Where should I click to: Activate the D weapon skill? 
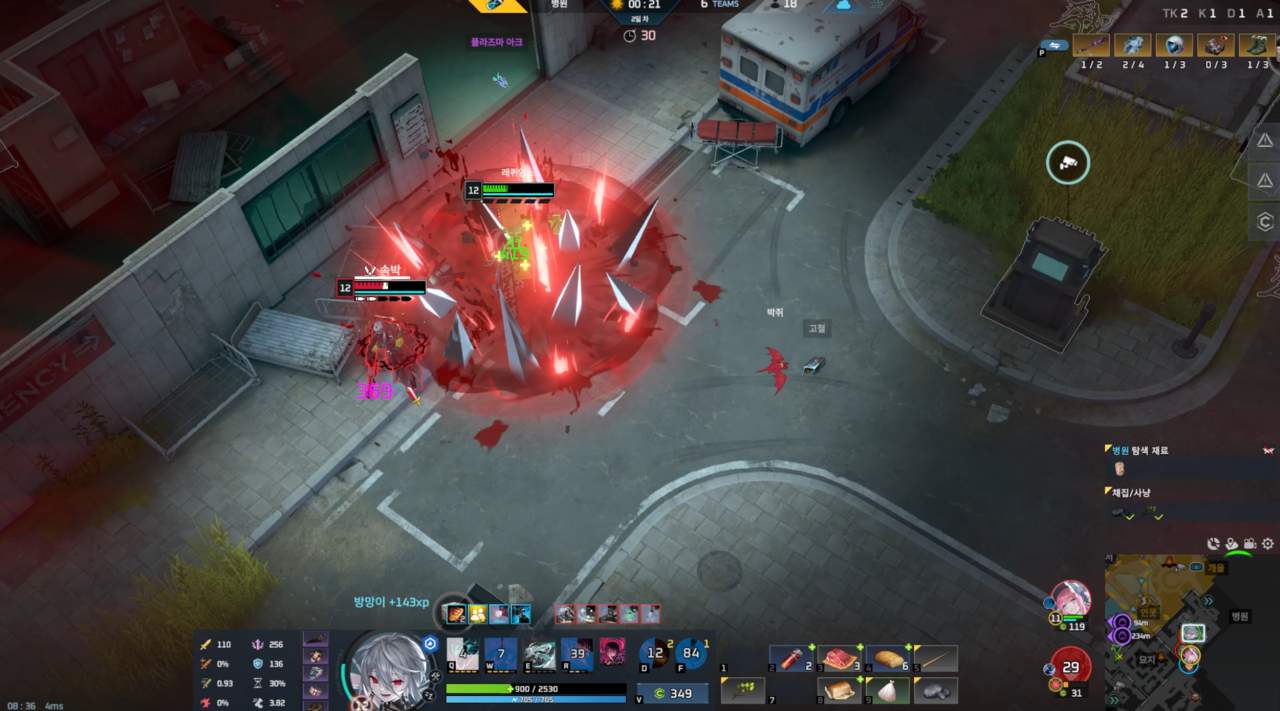(656, 653)
